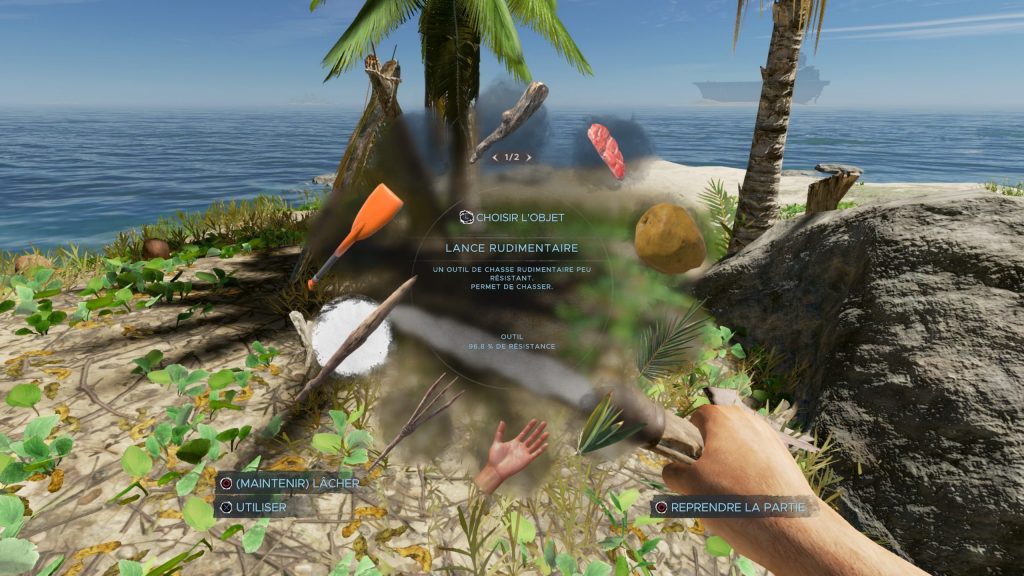Choose the raw meat item

pos(605,150)
